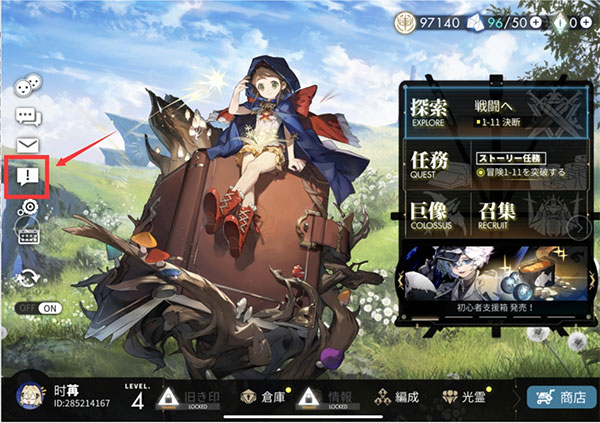Open the friends face icon

coord(28,87)
